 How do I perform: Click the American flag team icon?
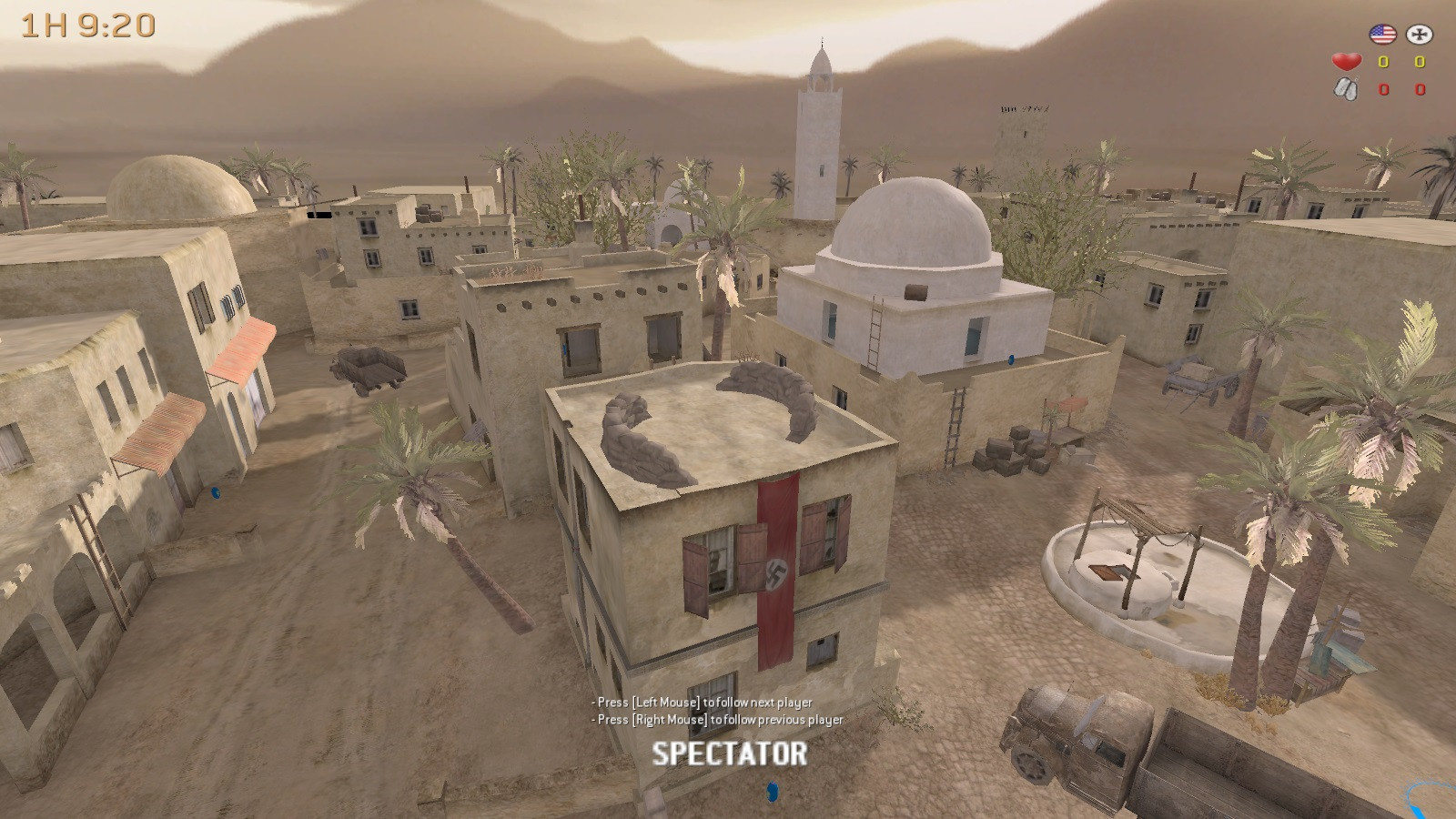[1383, 35]
